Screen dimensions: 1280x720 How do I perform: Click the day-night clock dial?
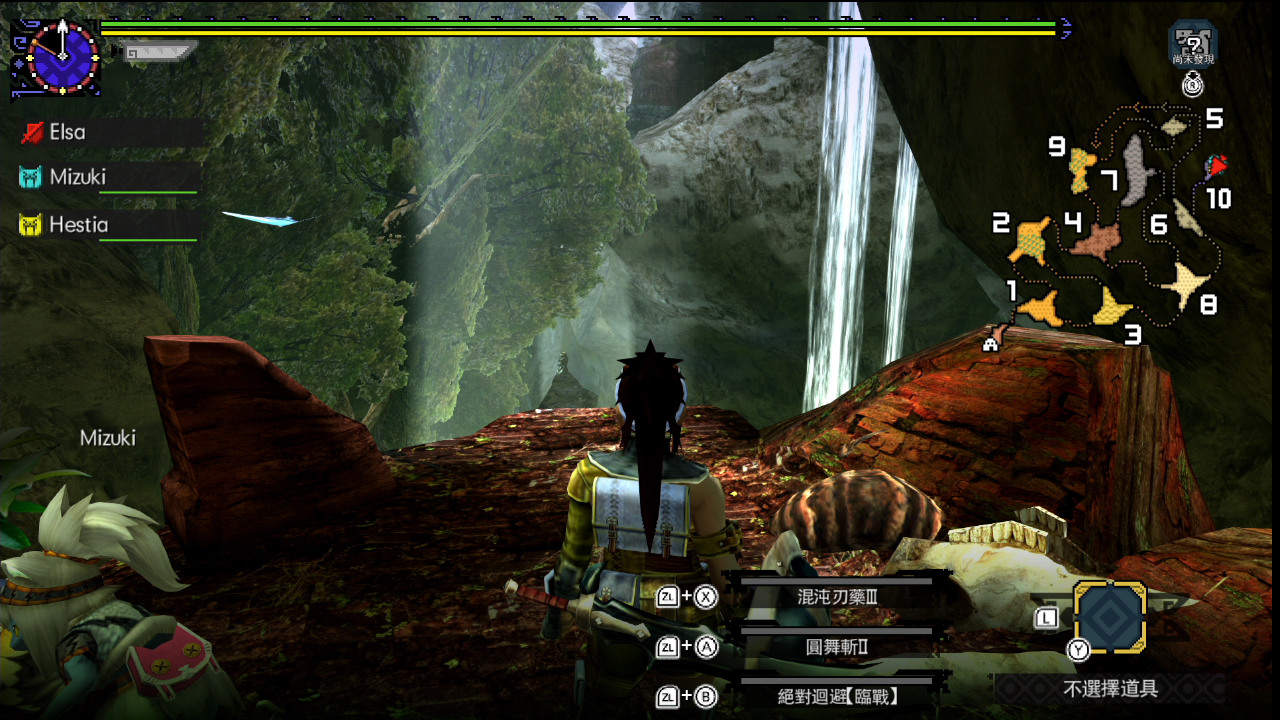point(62,57)
